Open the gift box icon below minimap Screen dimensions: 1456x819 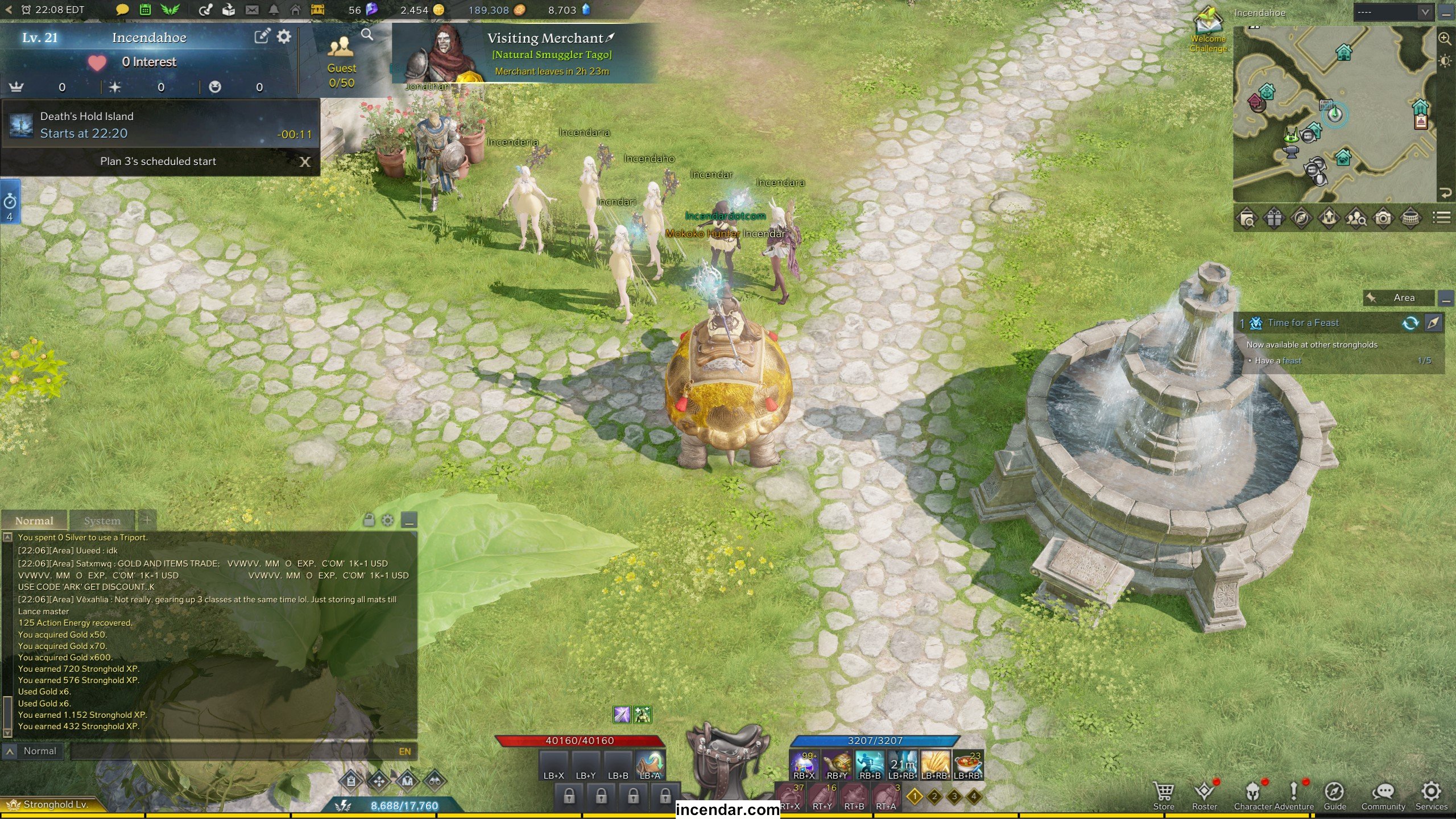1274,218
